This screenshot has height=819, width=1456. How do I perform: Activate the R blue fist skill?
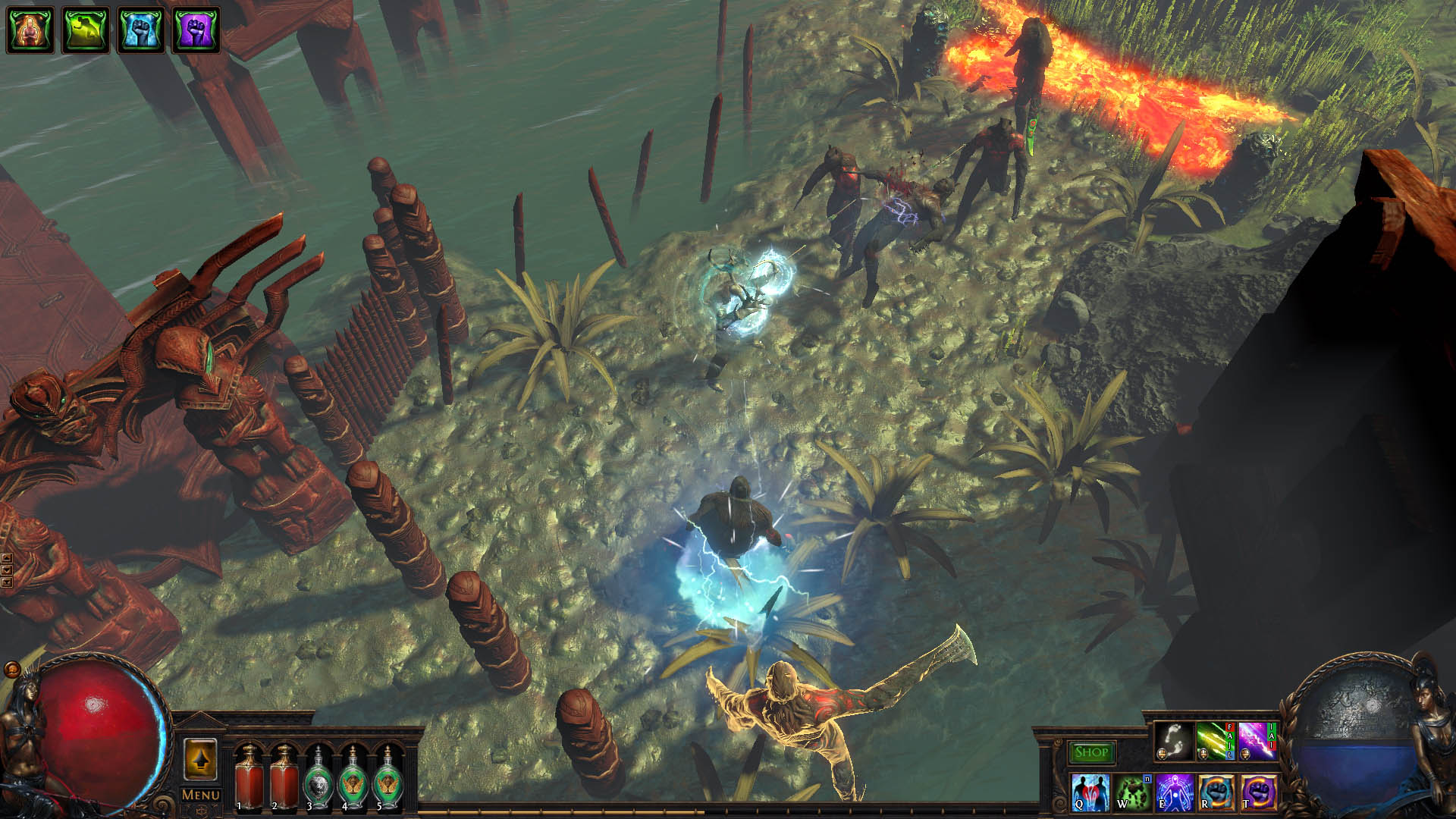[x=1216, y=792]
